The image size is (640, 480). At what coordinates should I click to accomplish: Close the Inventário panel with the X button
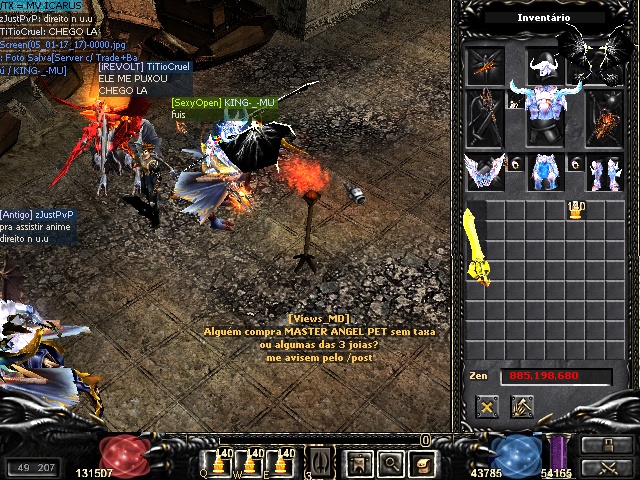point(487,407)
